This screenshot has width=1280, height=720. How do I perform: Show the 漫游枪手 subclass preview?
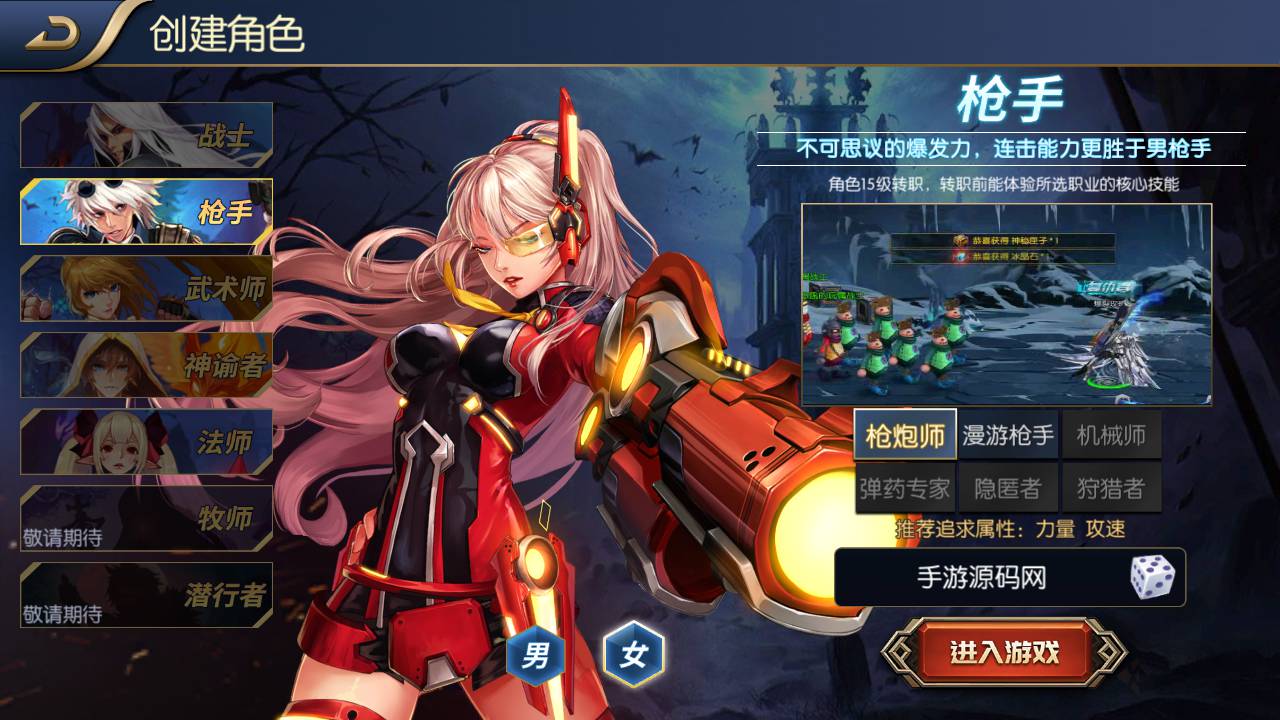1008,435
